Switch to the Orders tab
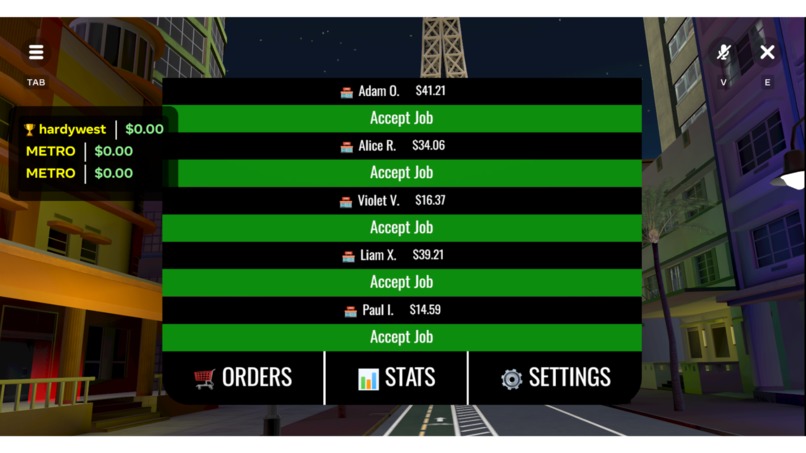This screenshot has width=806, height=453. point(243,378)
